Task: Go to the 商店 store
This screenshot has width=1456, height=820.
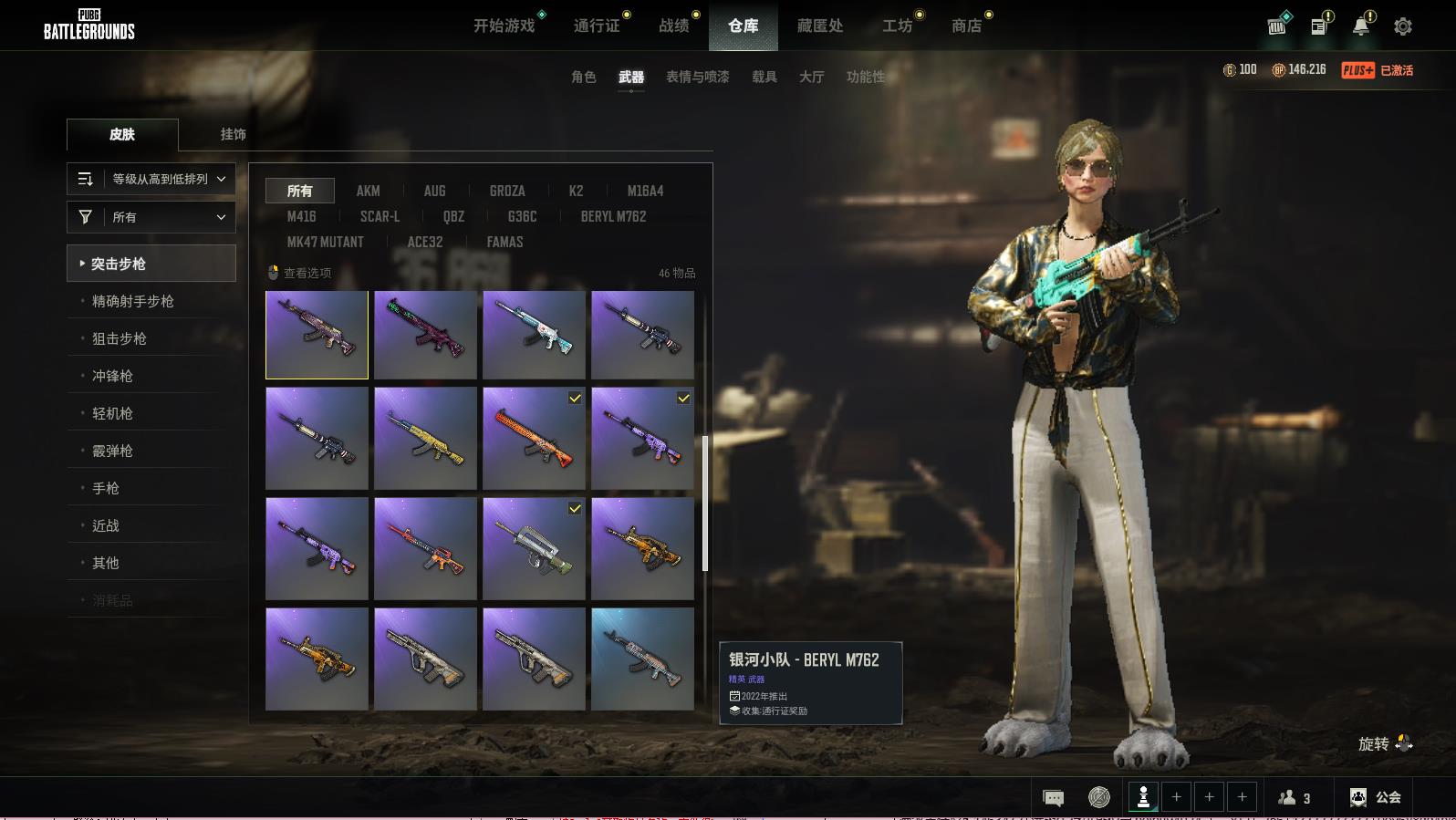Action: [x=966, y=26]
